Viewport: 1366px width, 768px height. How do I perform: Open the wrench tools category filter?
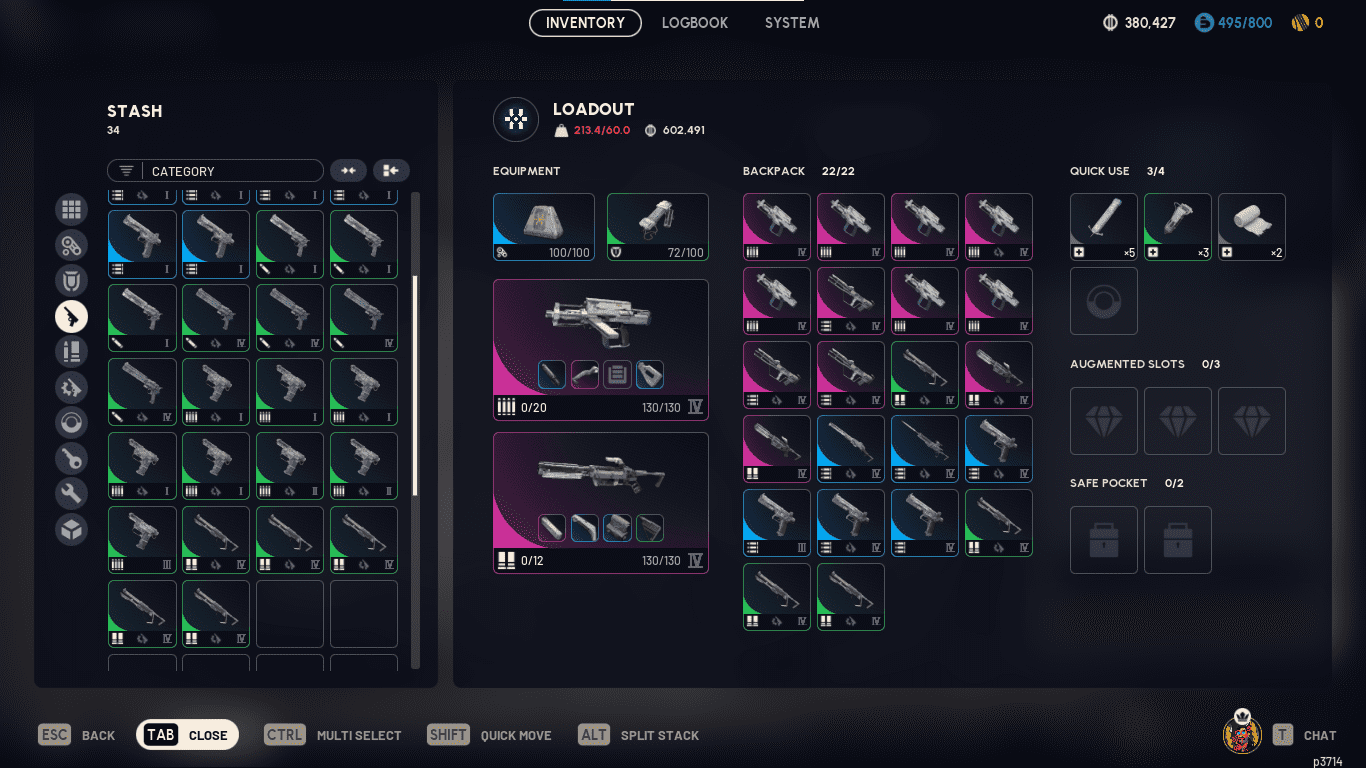pos(71,493)
